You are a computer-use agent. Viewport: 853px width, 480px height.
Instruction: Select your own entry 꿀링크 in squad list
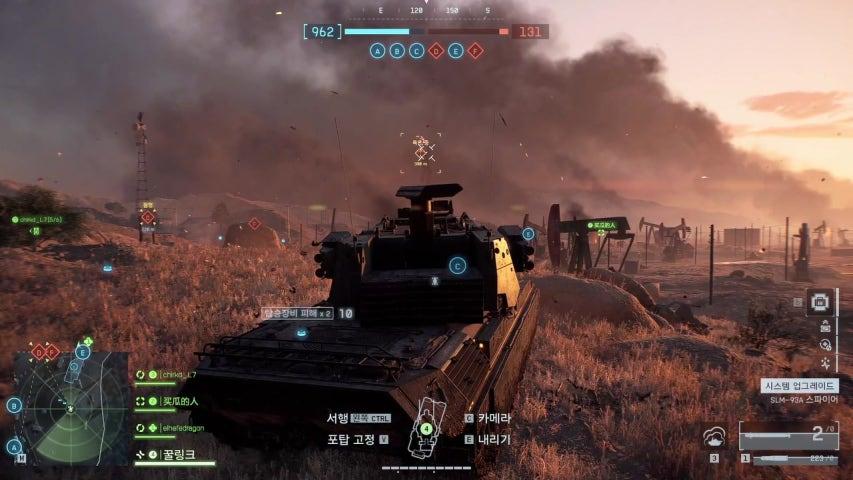click(176, 454)
